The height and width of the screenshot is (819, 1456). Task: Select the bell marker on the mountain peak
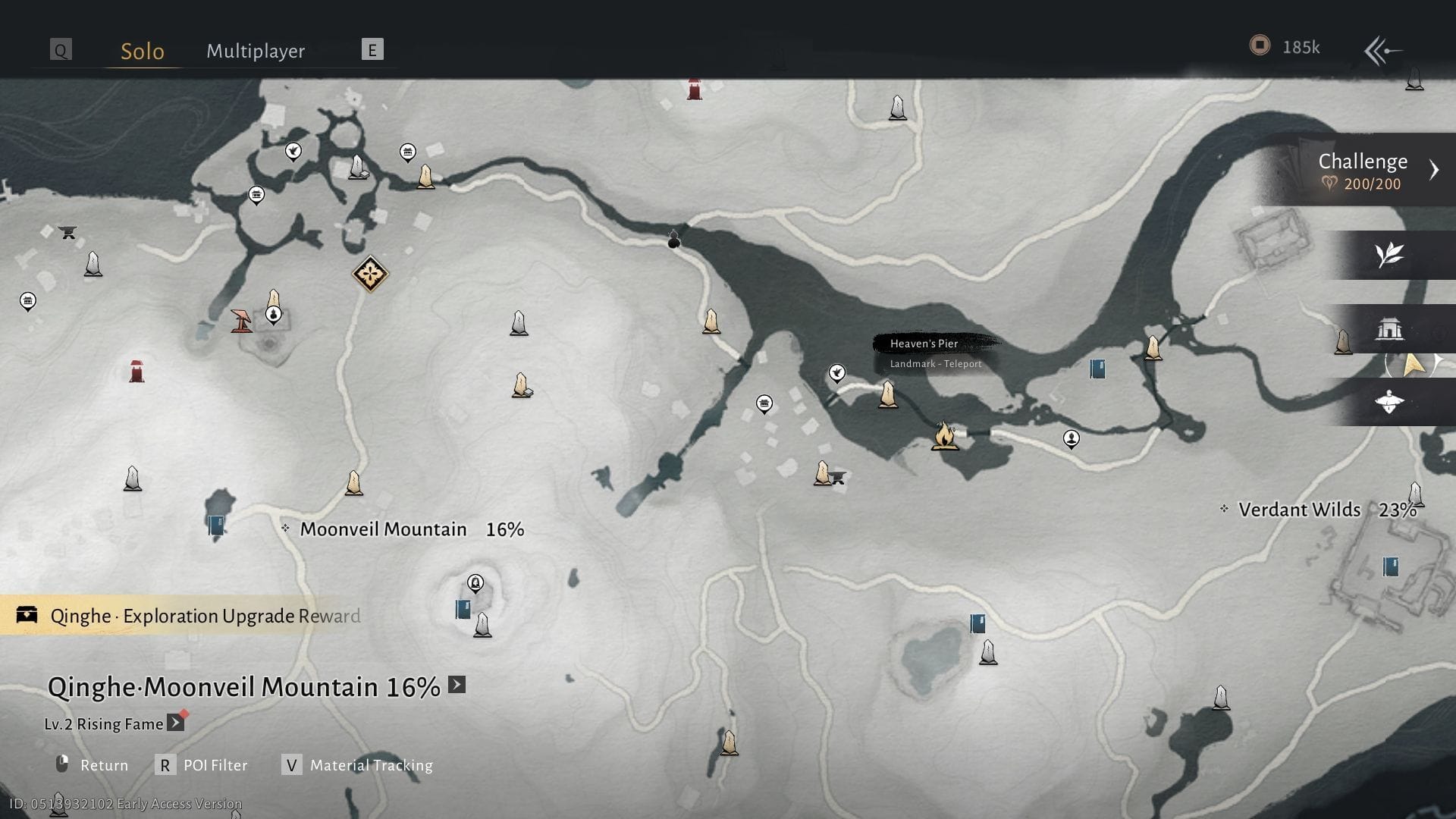475,583
